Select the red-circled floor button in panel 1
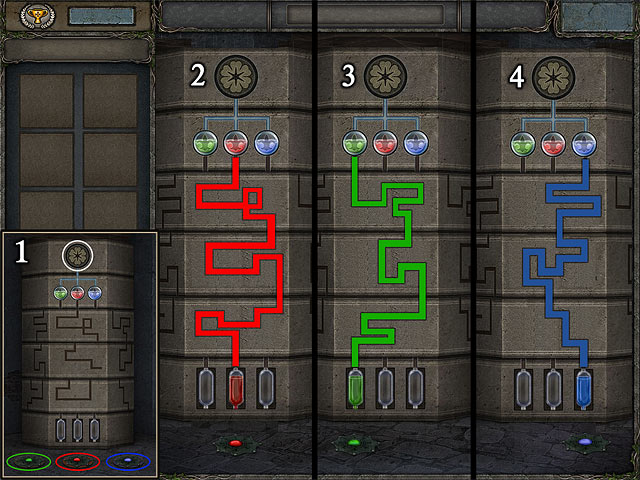Viewport: 640px width, 480px height. click(77, 461)
